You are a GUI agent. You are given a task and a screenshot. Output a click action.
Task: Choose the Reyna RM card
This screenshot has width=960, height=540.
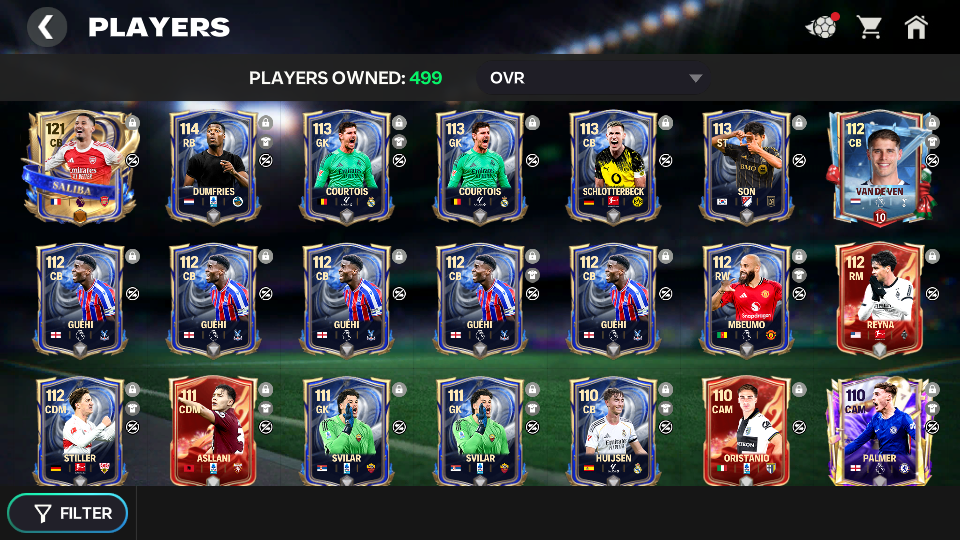tap(879, 299)
